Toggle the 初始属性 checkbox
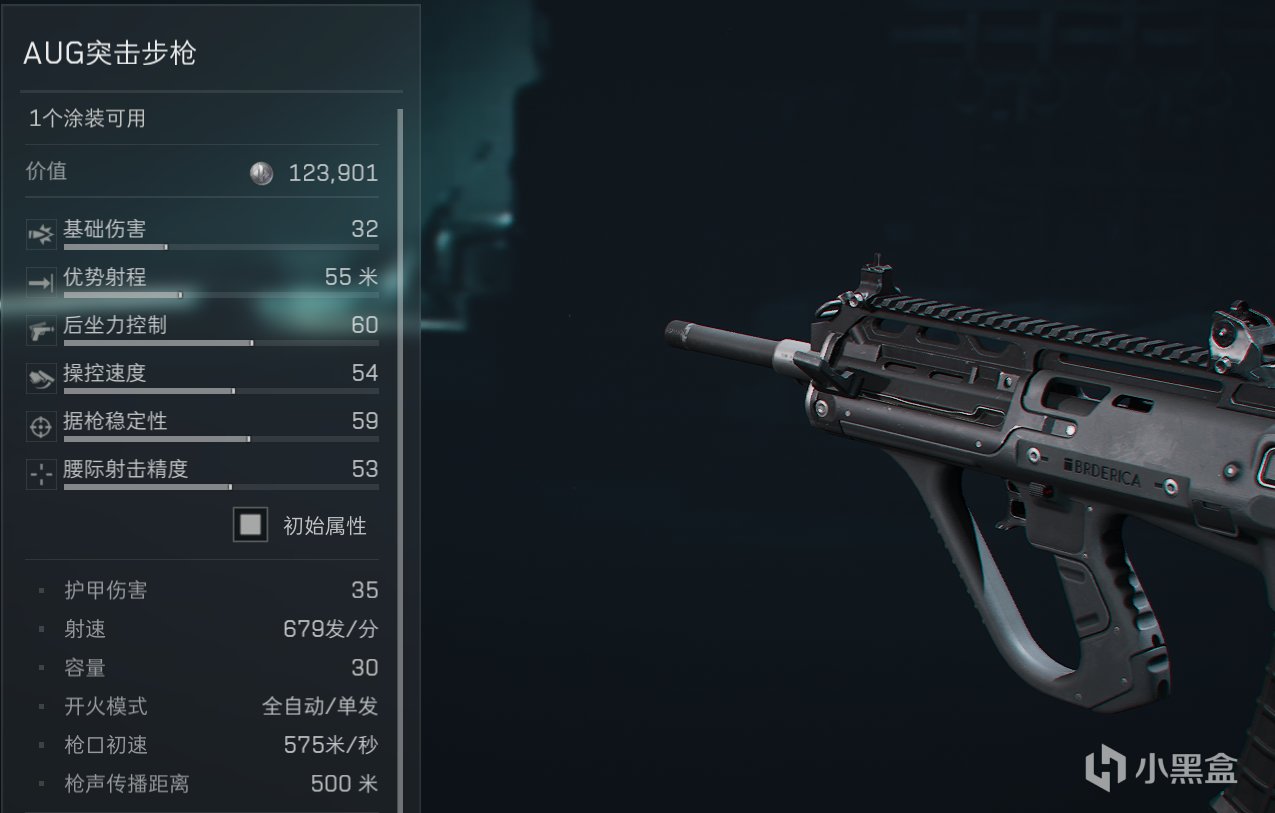 [x=250, y=525]
